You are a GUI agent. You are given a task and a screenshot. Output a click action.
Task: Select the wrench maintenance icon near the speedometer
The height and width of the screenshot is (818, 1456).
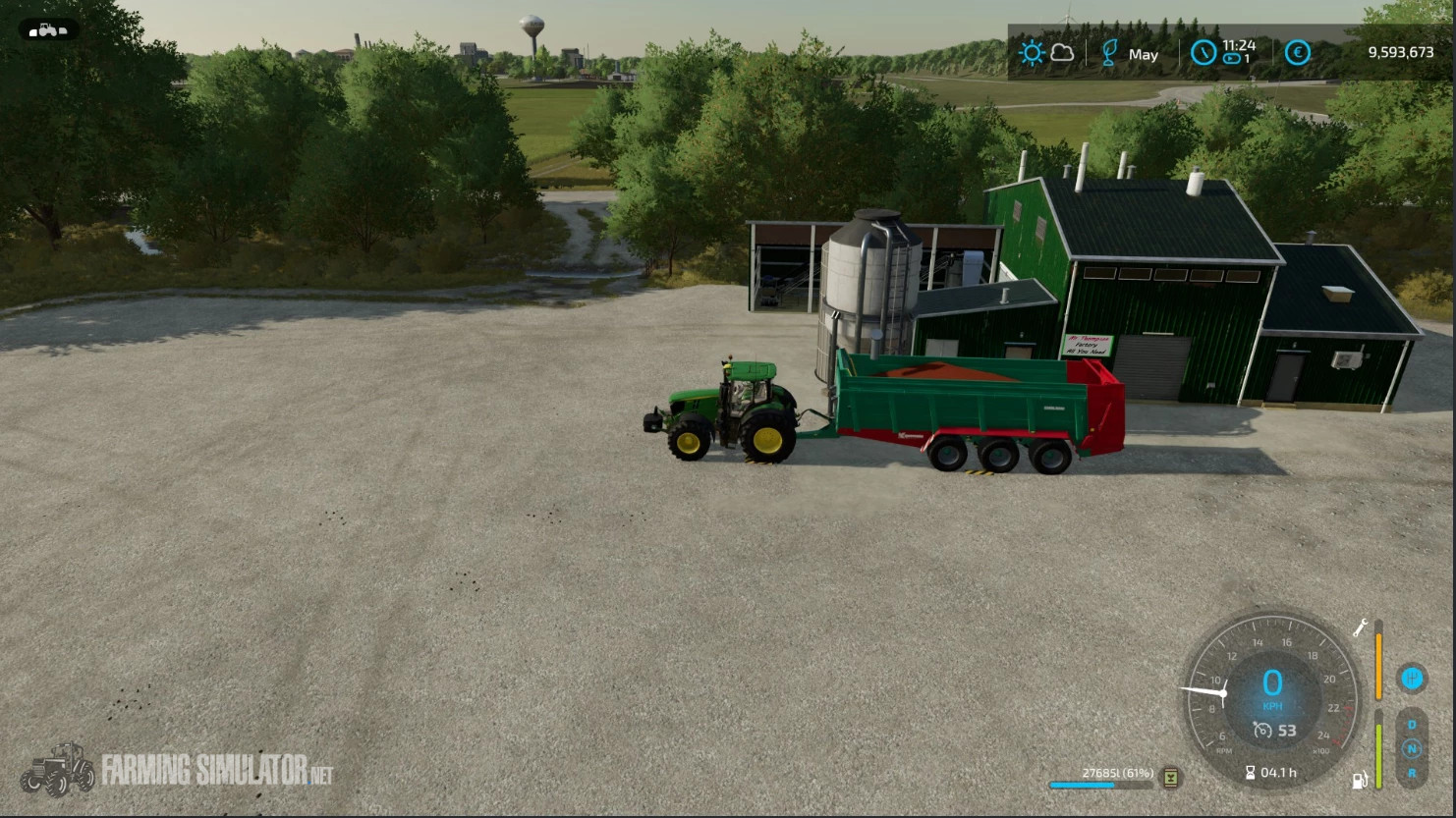point(1362,627)
